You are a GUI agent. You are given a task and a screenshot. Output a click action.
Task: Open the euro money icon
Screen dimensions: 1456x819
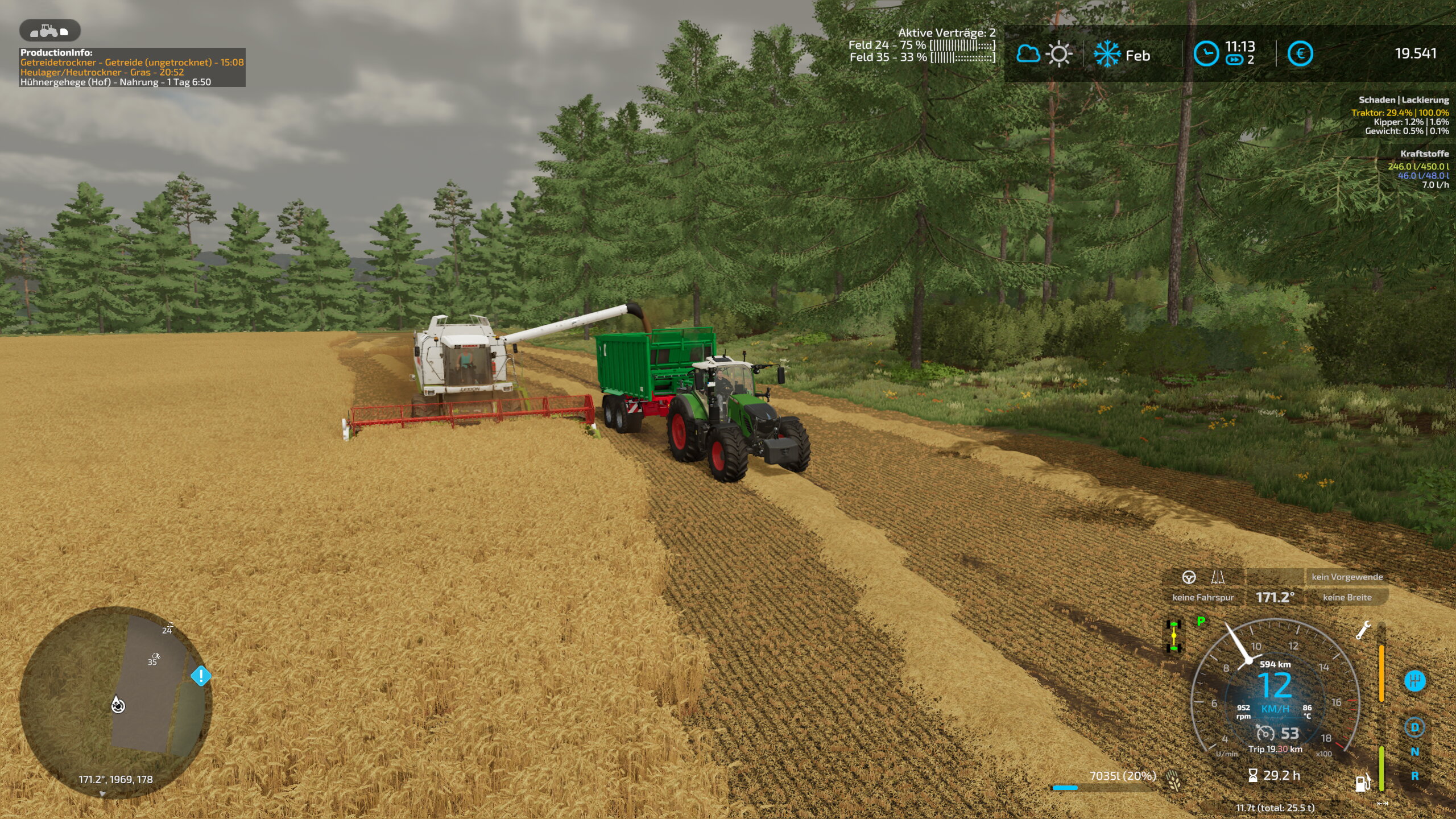point(1300,55)
